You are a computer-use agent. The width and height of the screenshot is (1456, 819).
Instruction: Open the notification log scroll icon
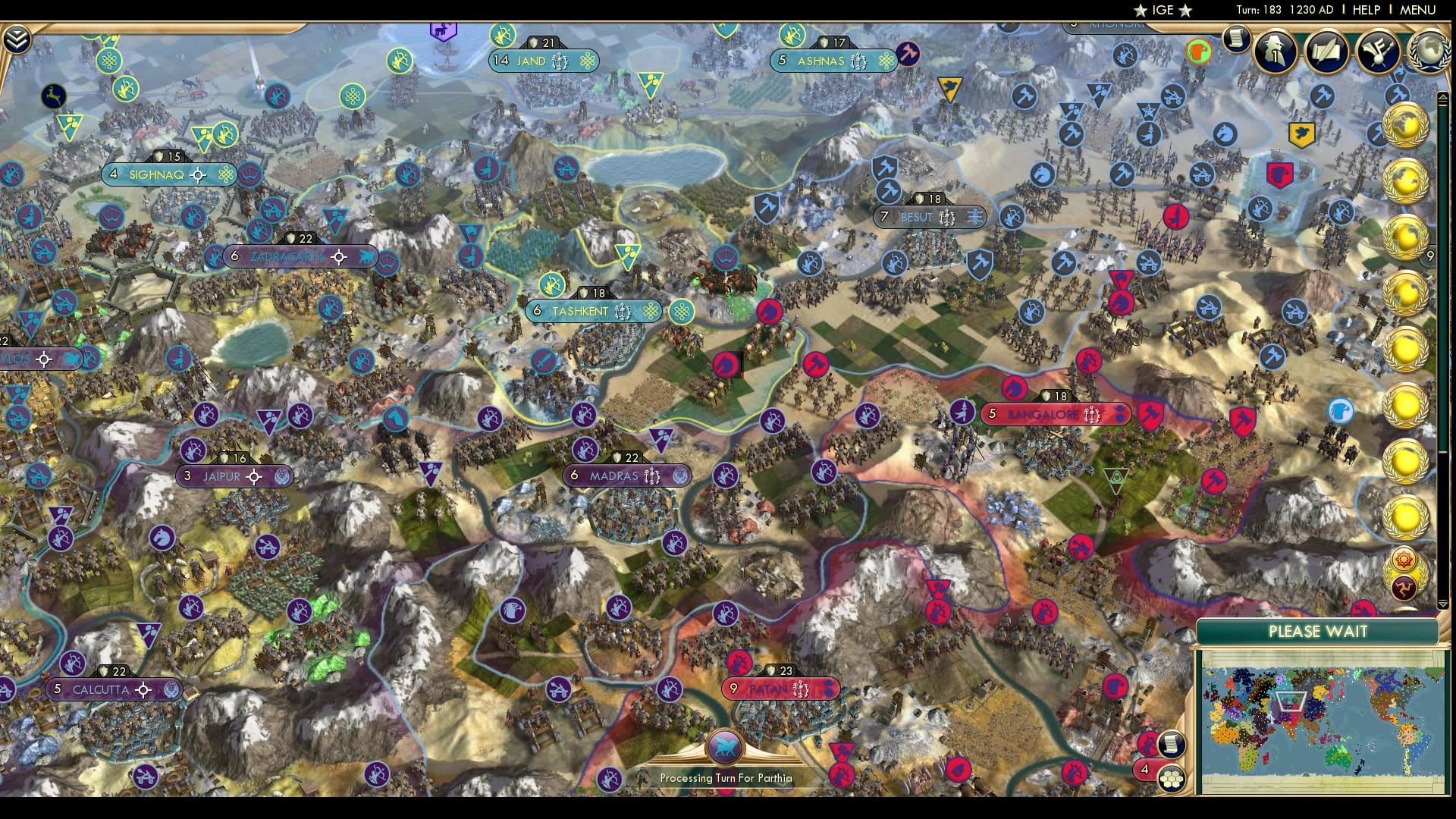point(1236,39)
